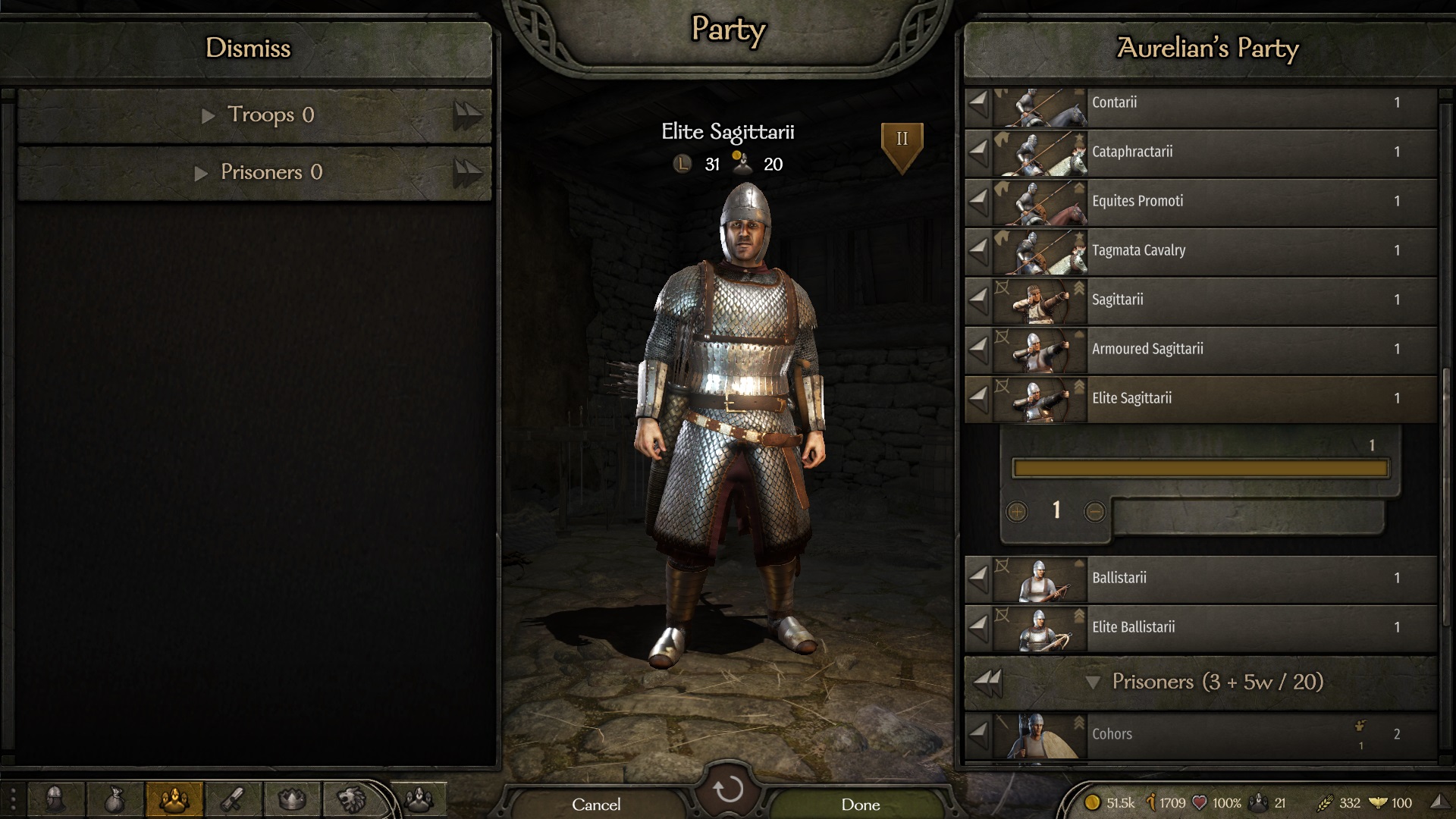The image size is (1456, 819).
Task: Click the minus button of troop quantity
Action: (x=1094, y=512)
